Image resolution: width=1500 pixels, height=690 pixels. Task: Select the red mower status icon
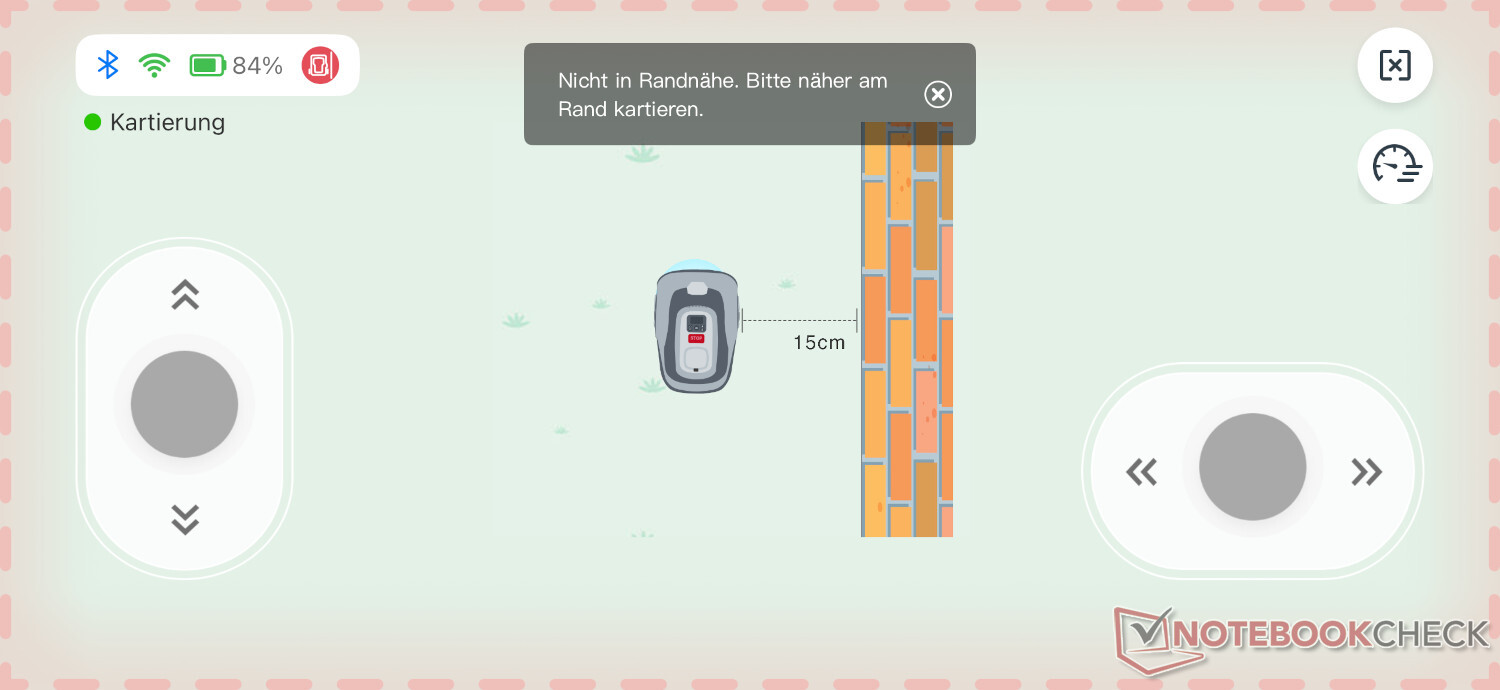(x=320, y=66)
